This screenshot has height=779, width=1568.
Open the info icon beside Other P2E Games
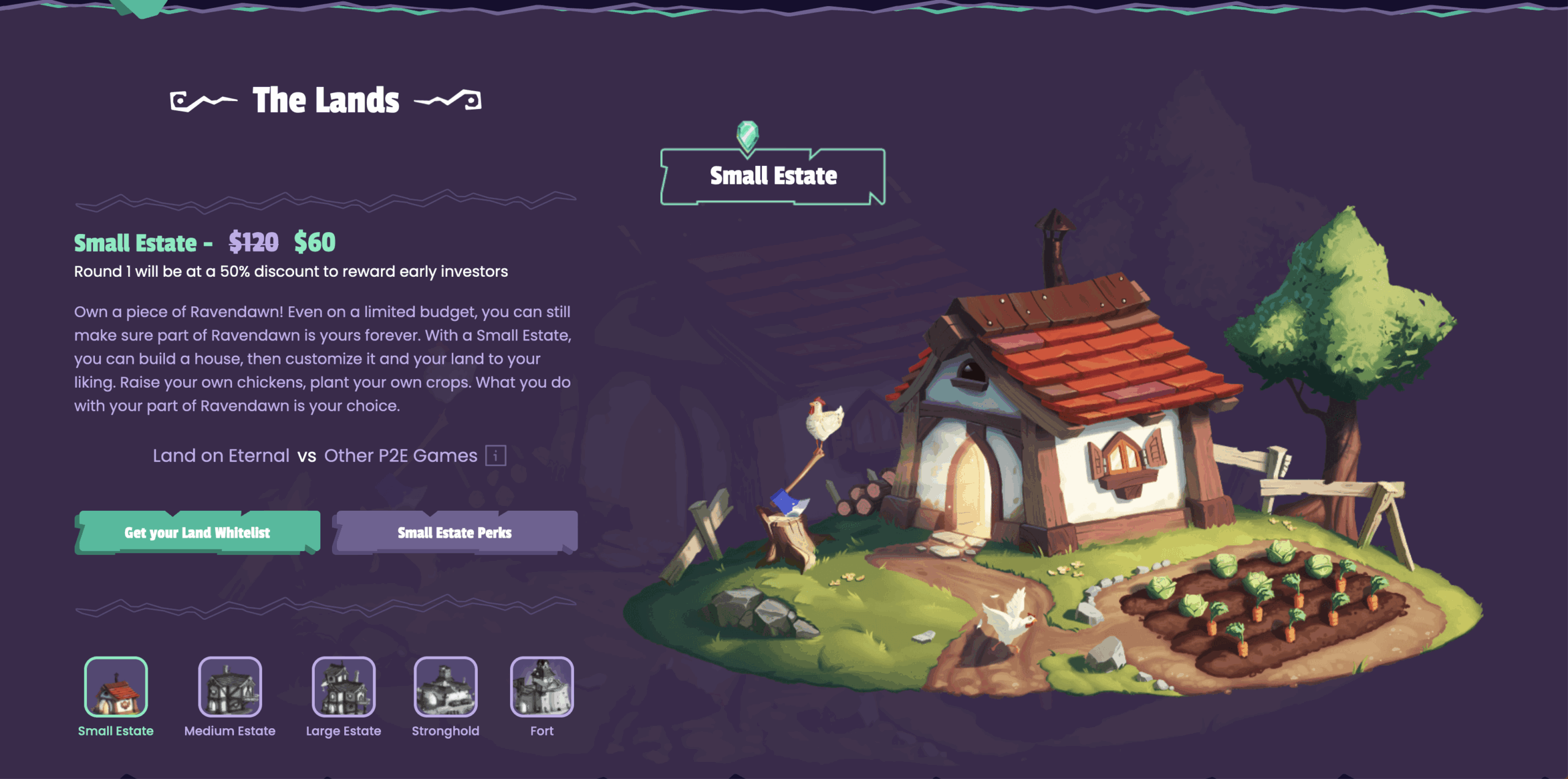tap(496, 456)
